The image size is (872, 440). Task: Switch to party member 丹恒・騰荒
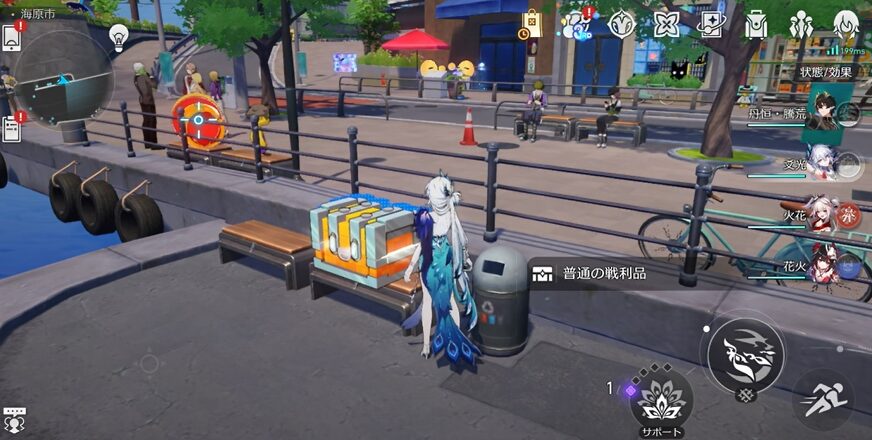pyautogui.click(x=822, y=113)
